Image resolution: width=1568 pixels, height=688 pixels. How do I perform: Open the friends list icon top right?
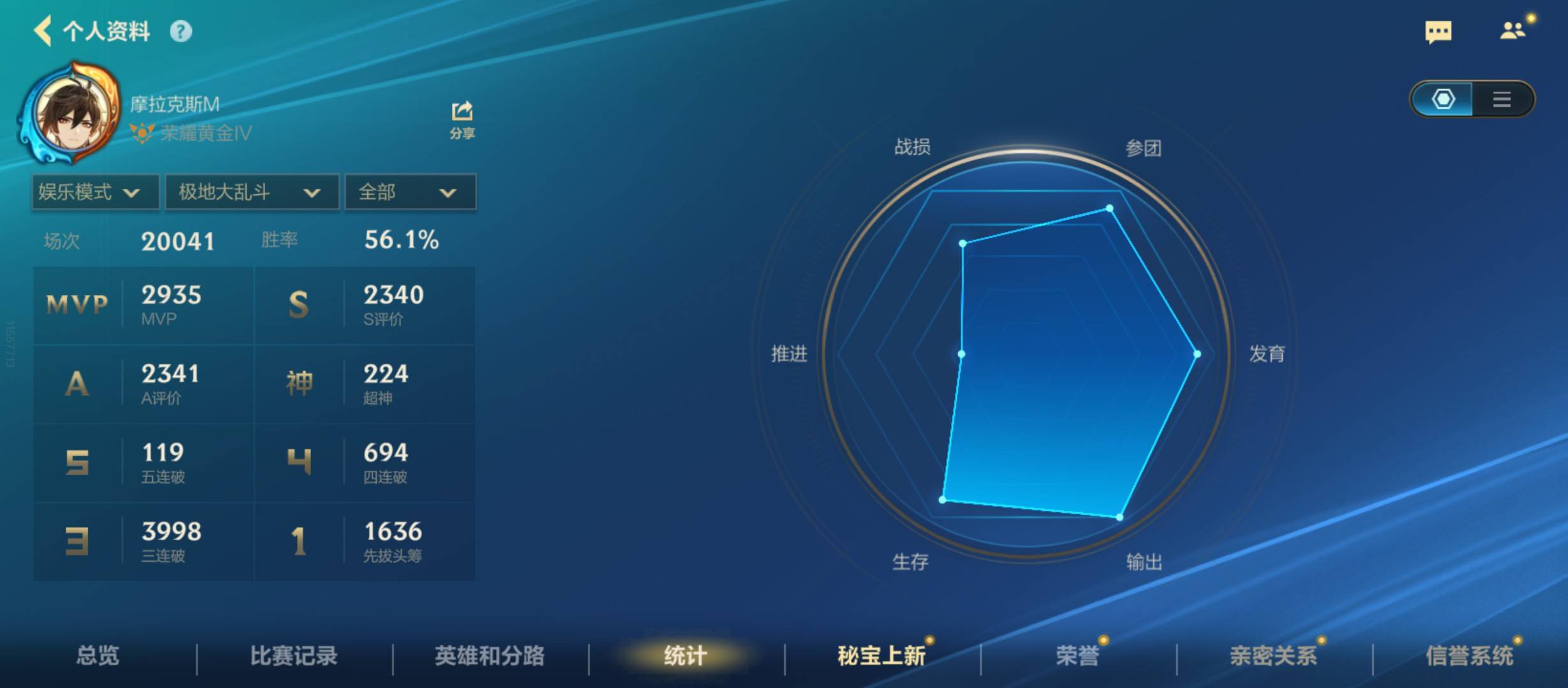1512,31
